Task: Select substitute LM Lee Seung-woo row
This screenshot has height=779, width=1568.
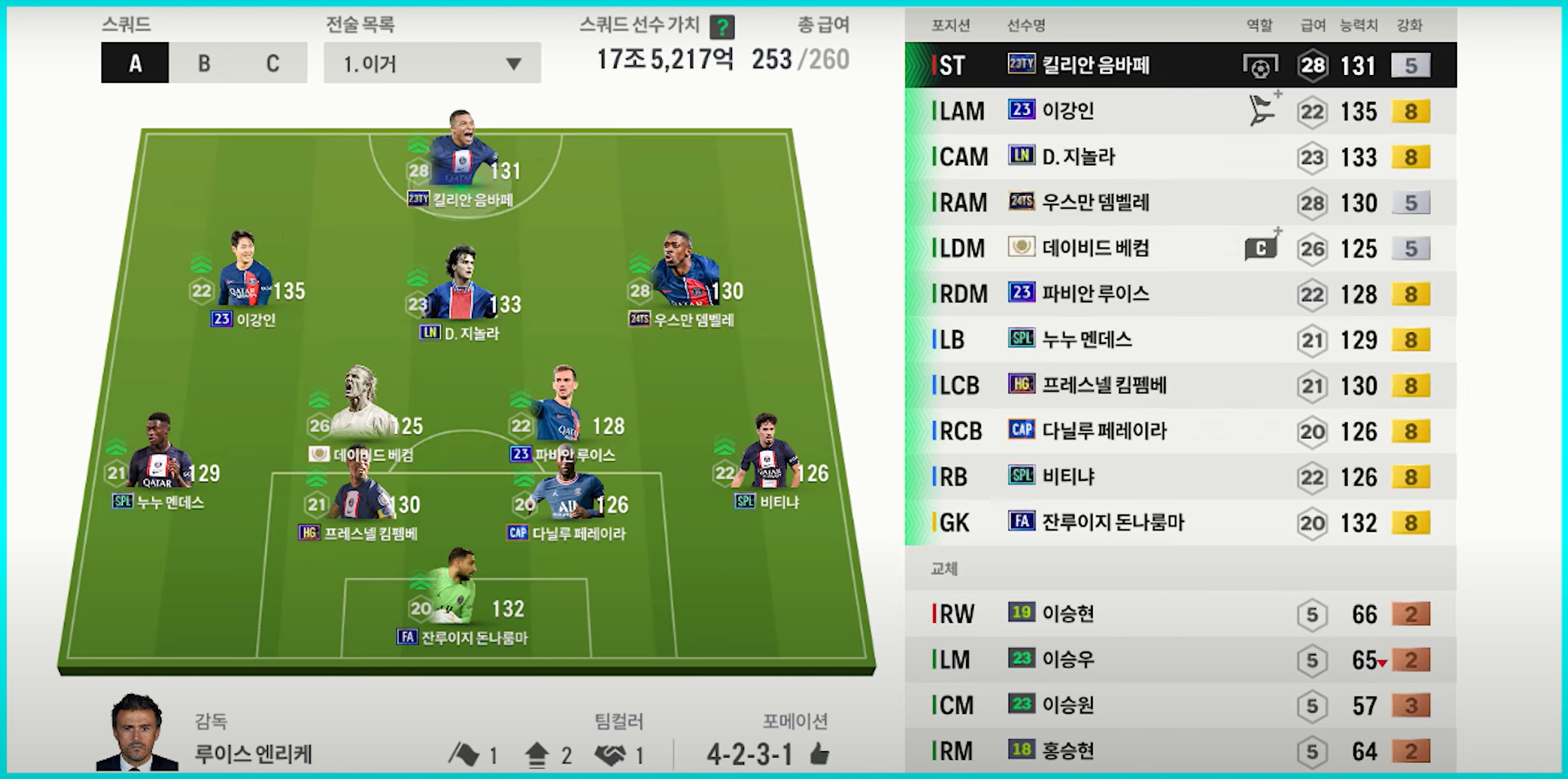Action: click(1179, 660)
